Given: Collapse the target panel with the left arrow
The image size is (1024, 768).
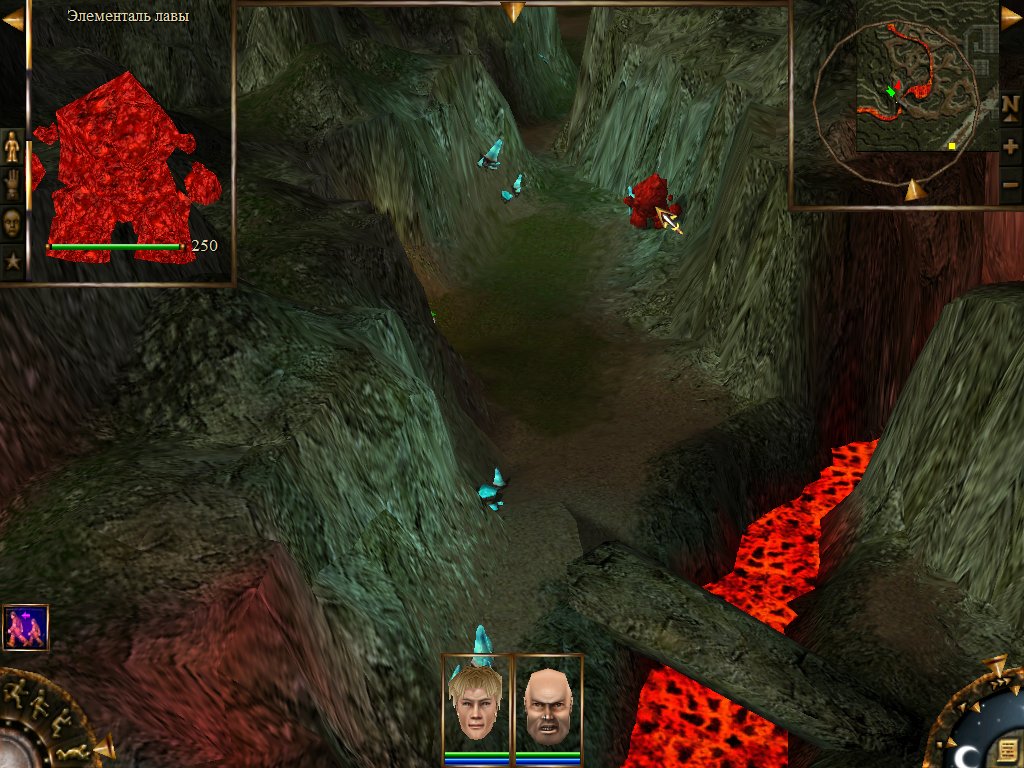Looking at the screenshot, I should pyautogui.click(x=12, y=18).
